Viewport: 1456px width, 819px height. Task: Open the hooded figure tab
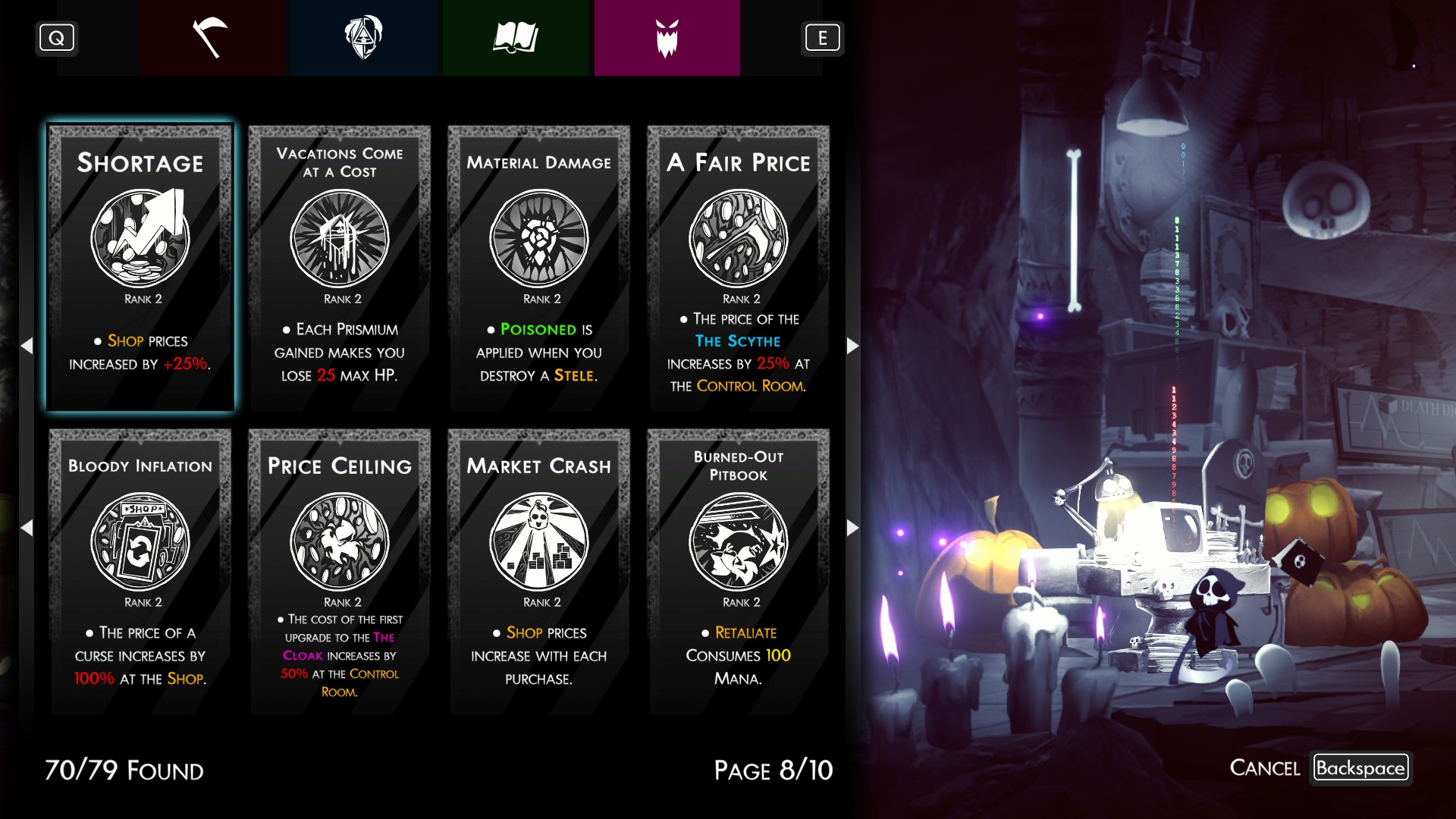pos(363,38)
